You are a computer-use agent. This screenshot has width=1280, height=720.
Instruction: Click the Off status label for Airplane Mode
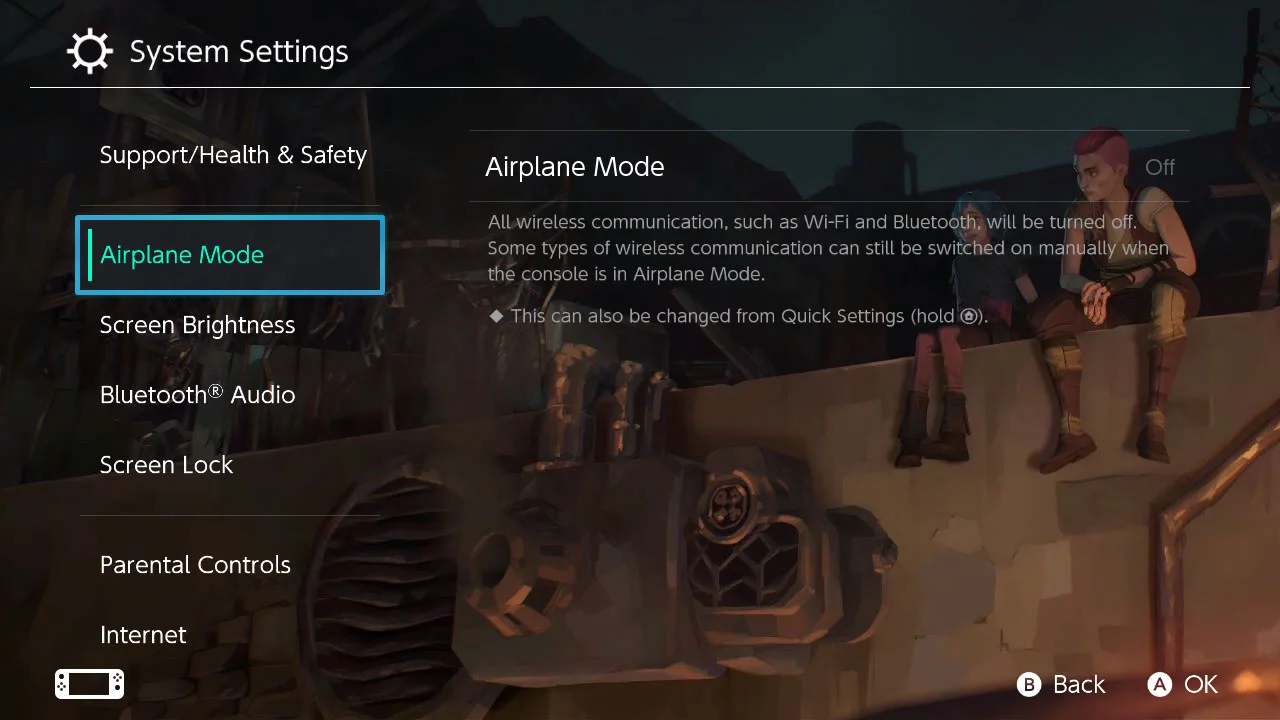1160,167
